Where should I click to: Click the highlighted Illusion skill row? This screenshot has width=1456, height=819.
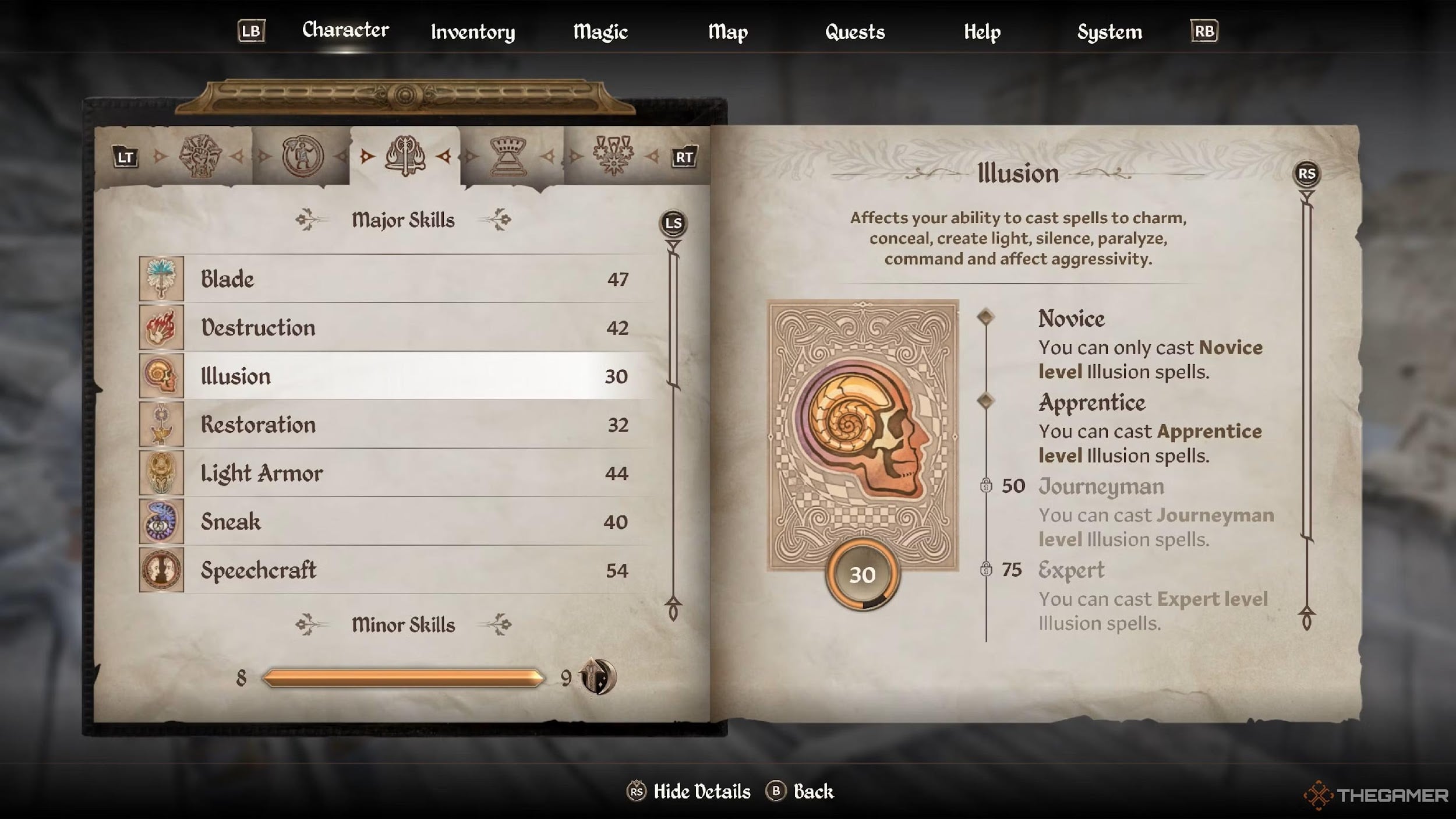(x=396, y=376)
